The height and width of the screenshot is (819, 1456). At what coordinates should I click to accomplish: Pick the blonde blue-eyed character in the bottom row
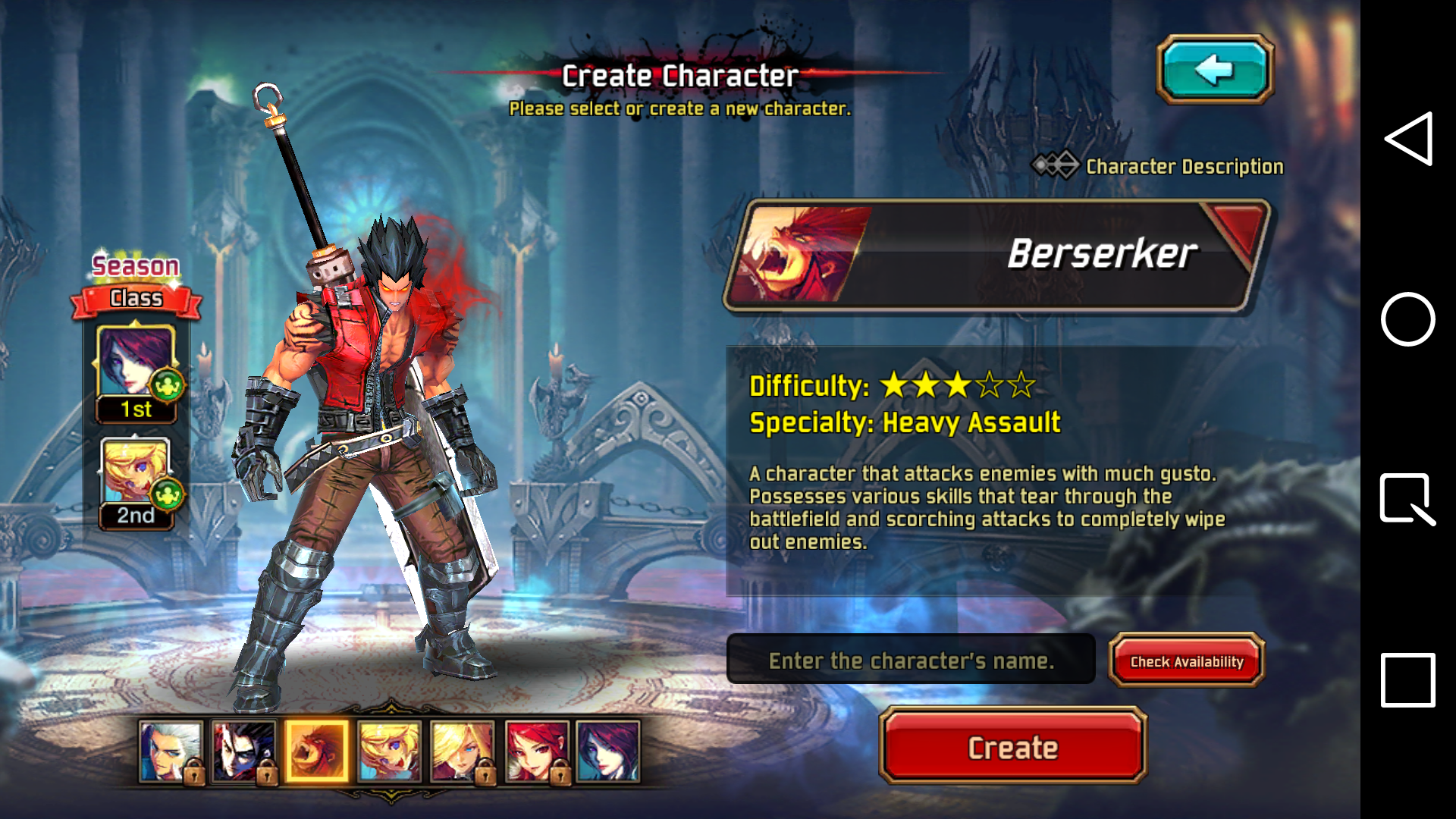[389, 751]
